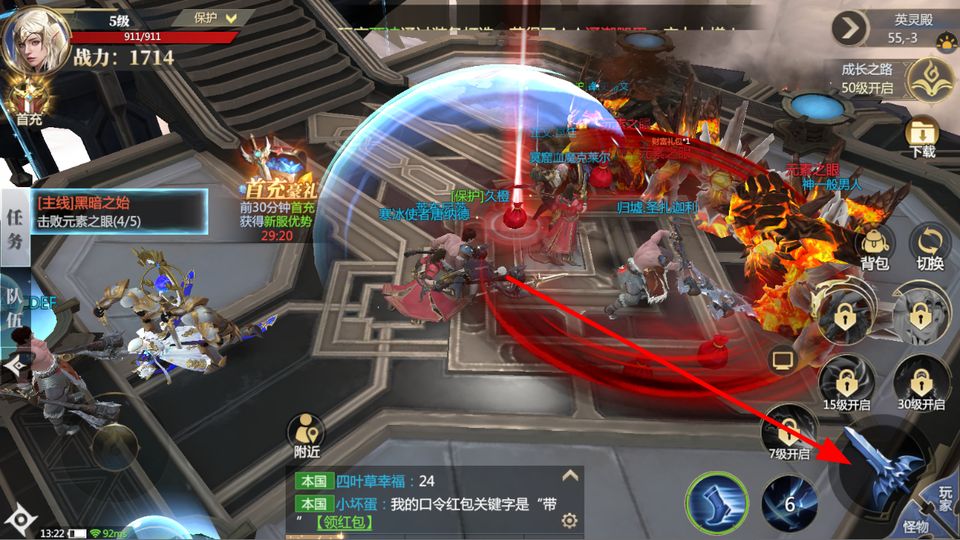Target 怪物 monsters

tap(916, 527)
